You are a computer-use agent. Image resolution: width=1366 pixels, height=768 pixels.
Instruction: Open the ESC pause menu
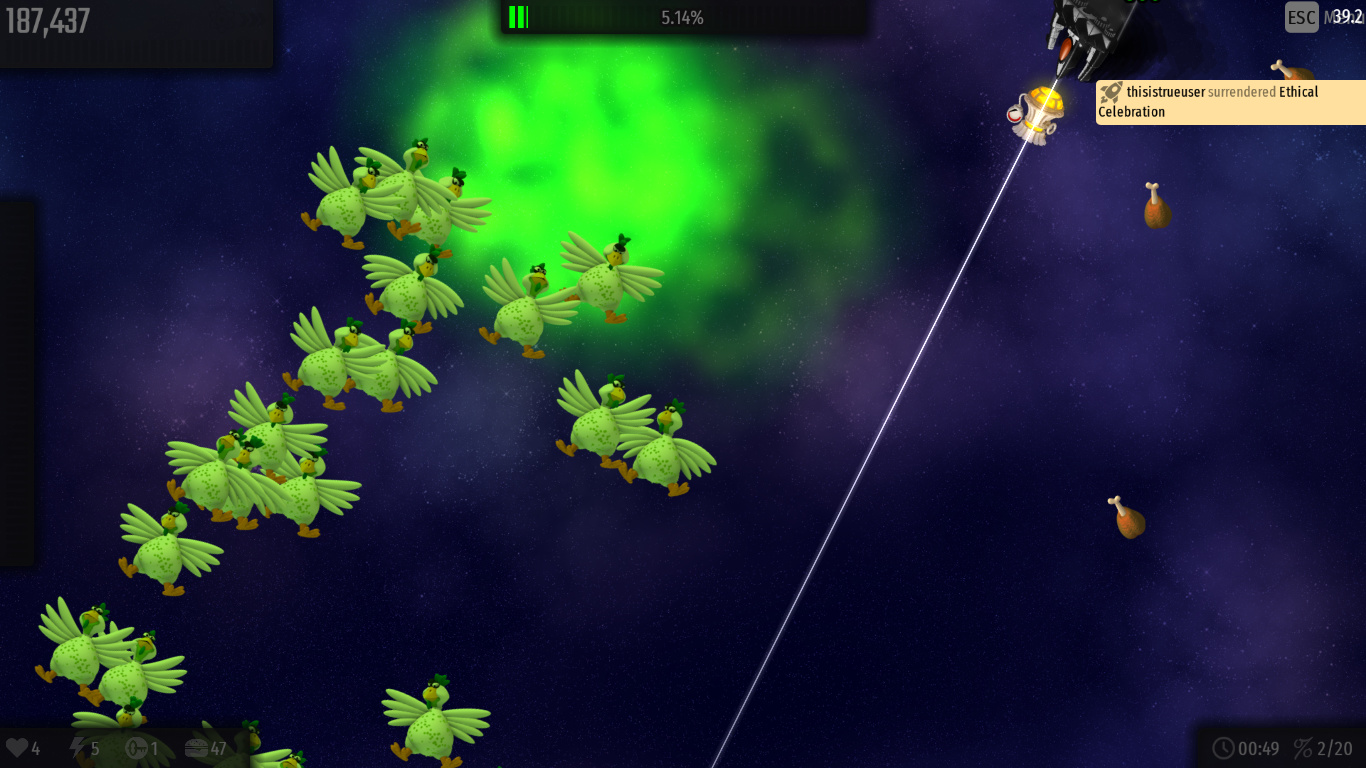pyautogui.click(x=1301, y=17)
